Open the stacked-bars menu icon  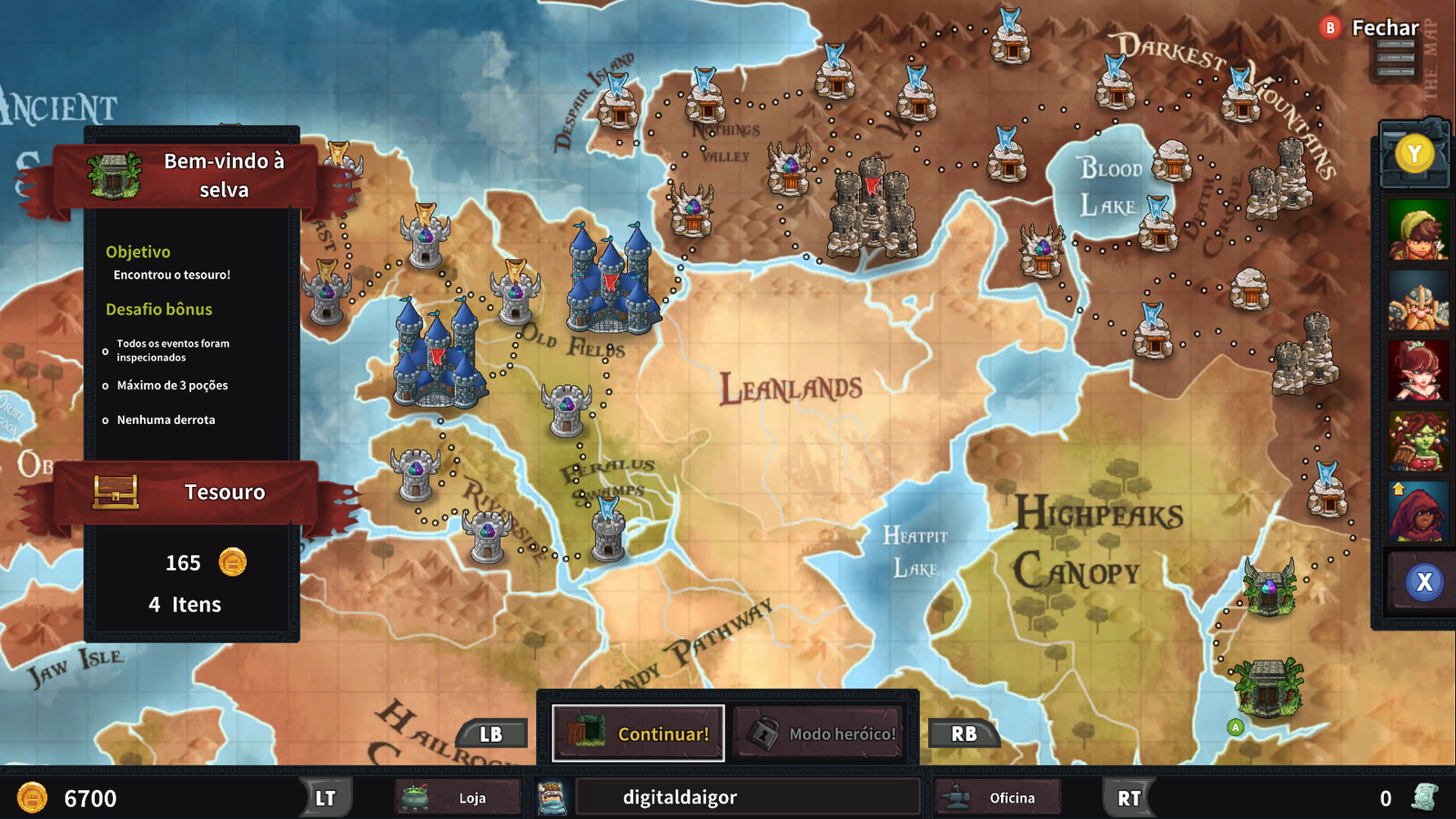coord(1395,59)
